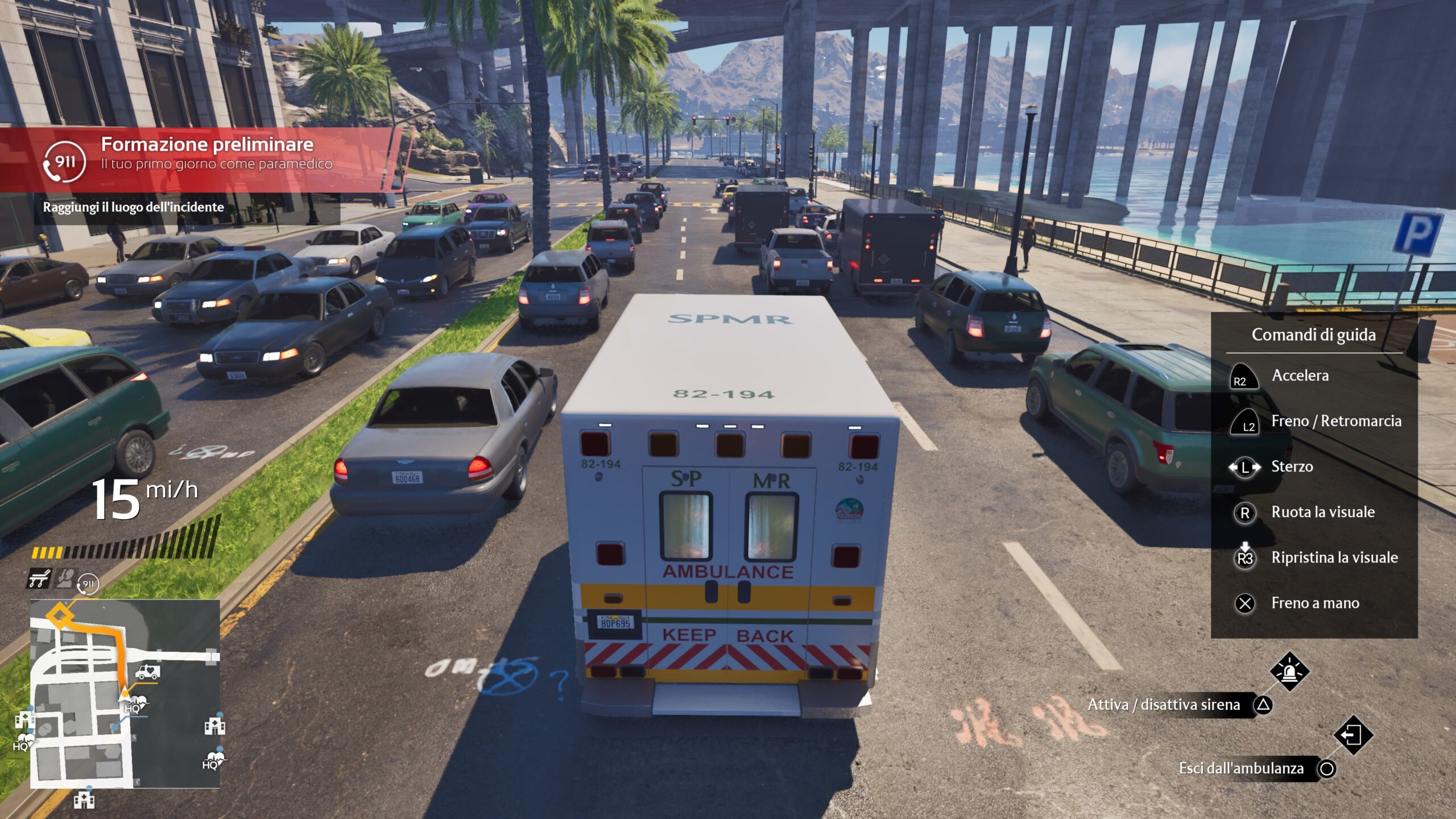1456x819 pixels.
Task: Activate the exit ambulance door icon
Action: pyautogui.click(x=1353, y=735)
